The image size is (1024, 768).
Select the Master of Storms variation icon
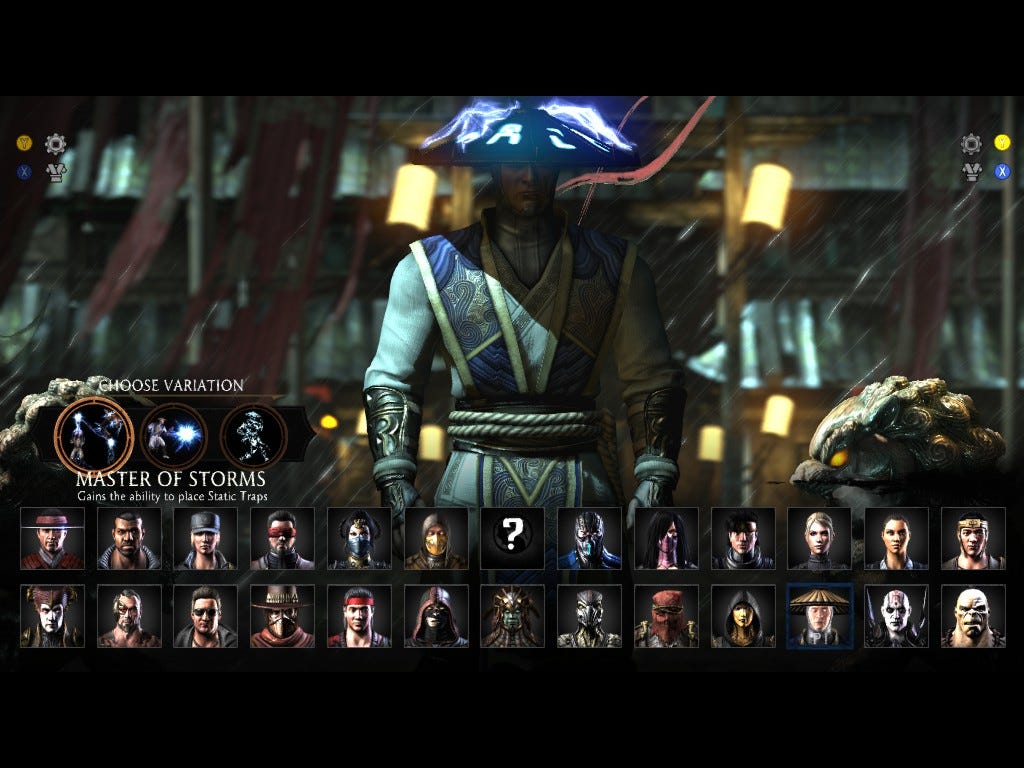click(x=95, y=435)
